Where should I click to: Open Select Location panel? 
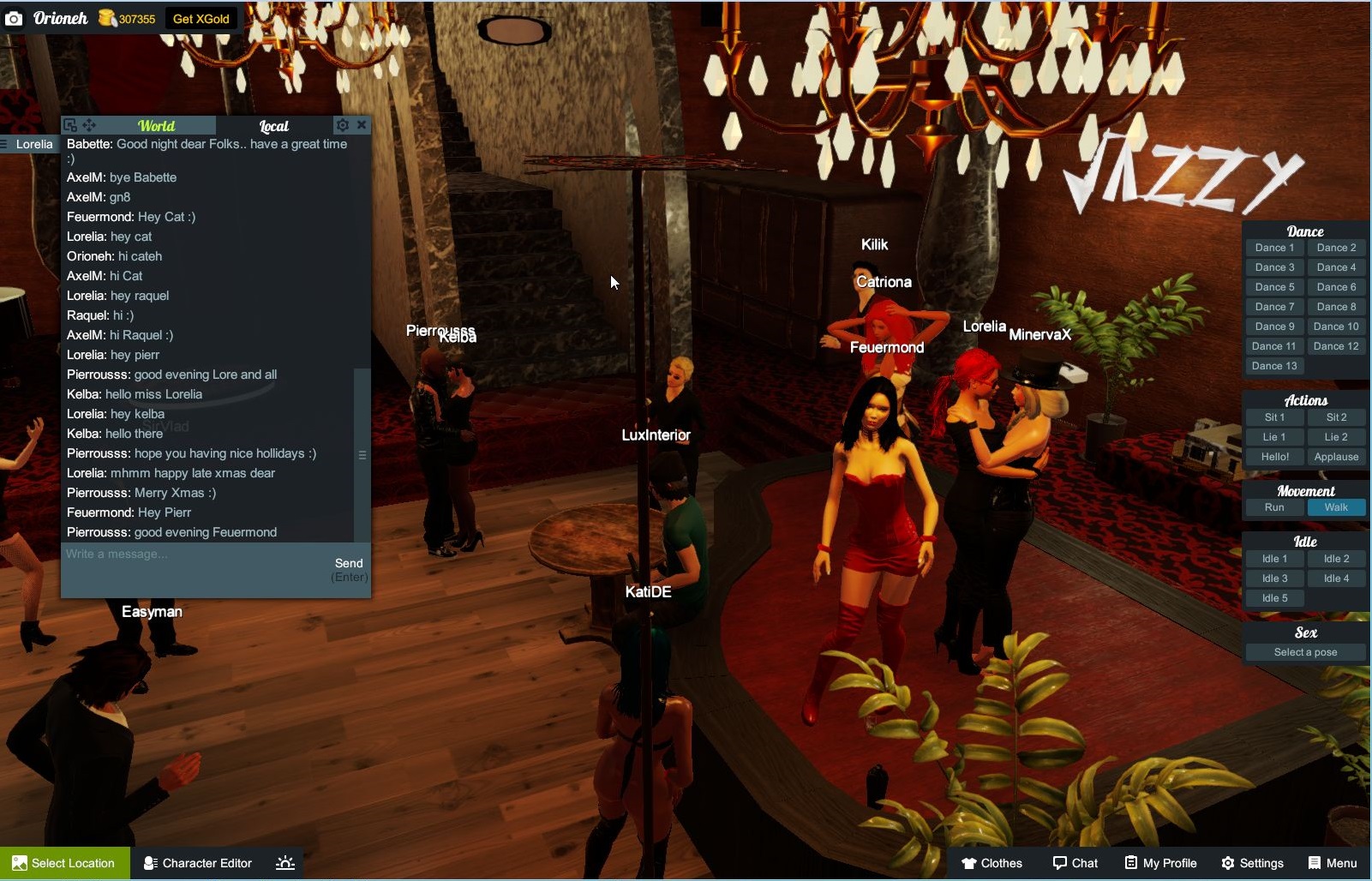(64, 863)
